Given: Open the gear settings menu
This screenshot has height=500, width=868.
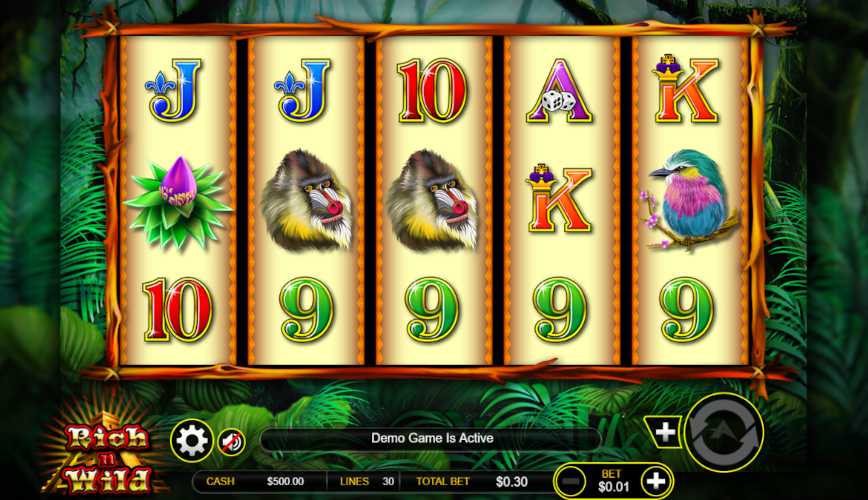Looking at the screenshot, I should 191,440.
